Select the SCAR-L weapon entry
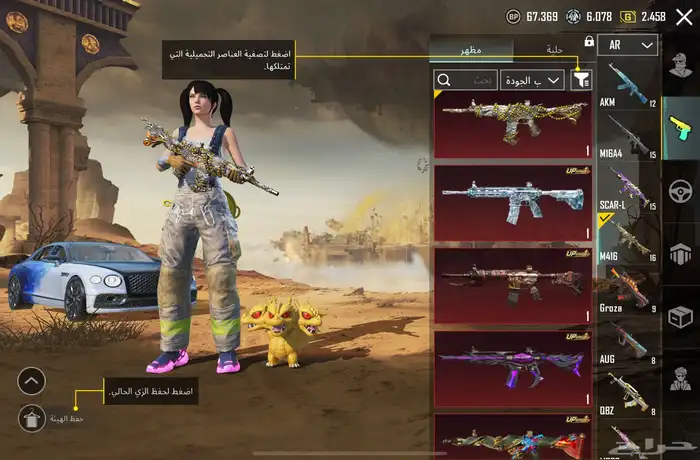700x460 pixels. click(x=627, y=187)
